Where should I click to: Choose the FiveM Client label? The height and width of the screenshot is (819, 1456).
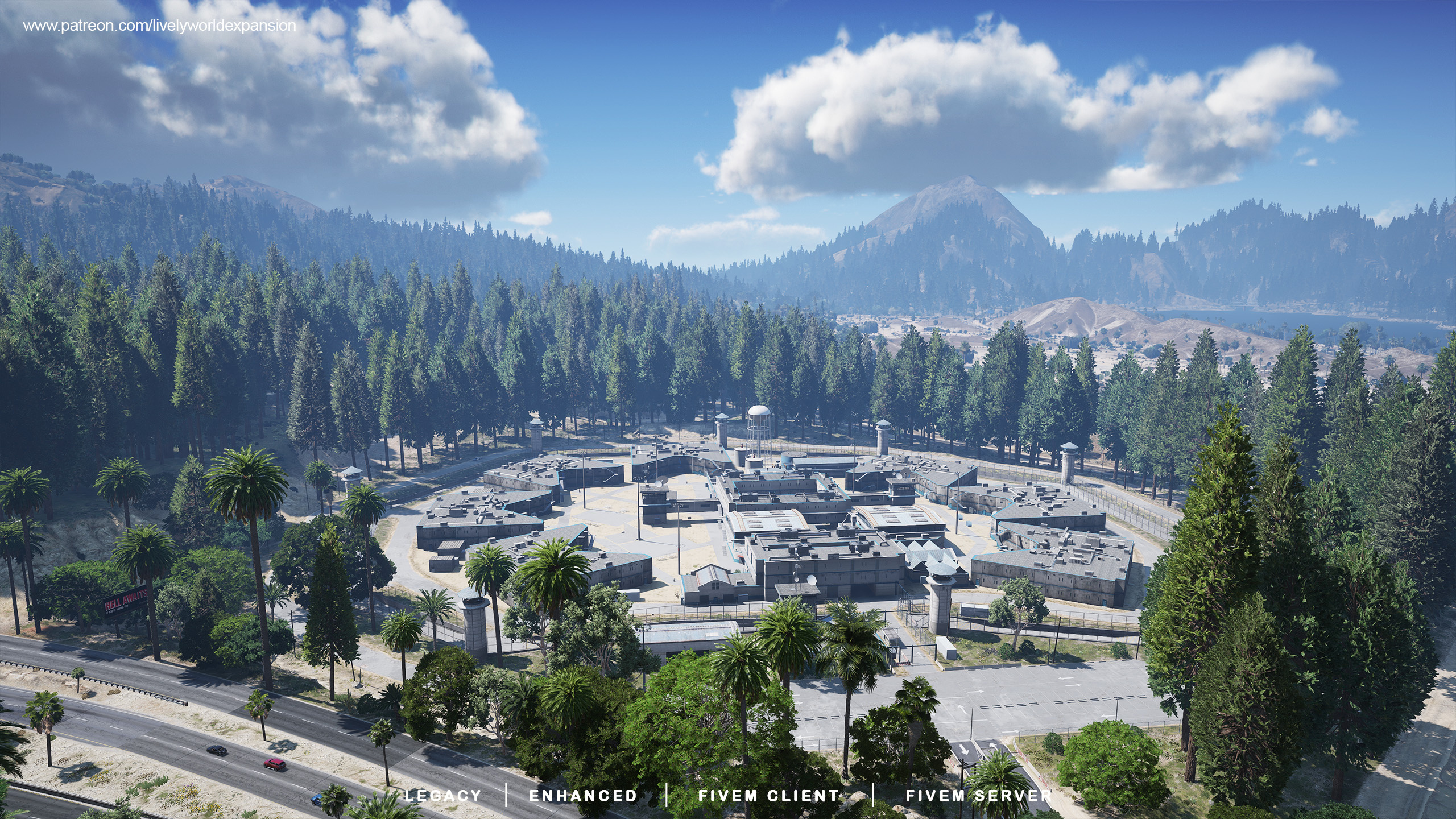point(768,795)
